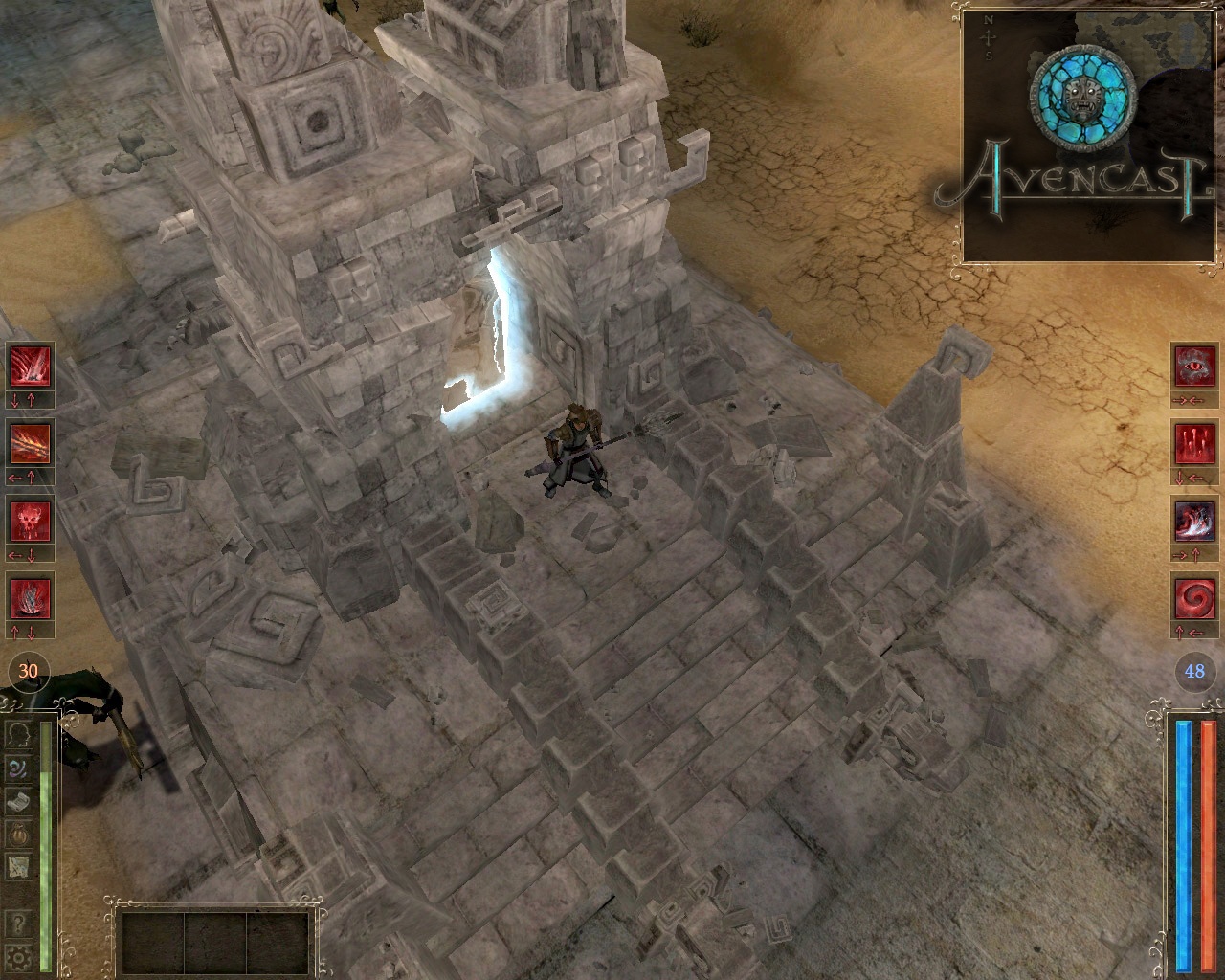Image resolution: width=1225 pixels, height=980 pixels.
Task: Expand the minimap in the top right corner
Action: pos(1086,129)
